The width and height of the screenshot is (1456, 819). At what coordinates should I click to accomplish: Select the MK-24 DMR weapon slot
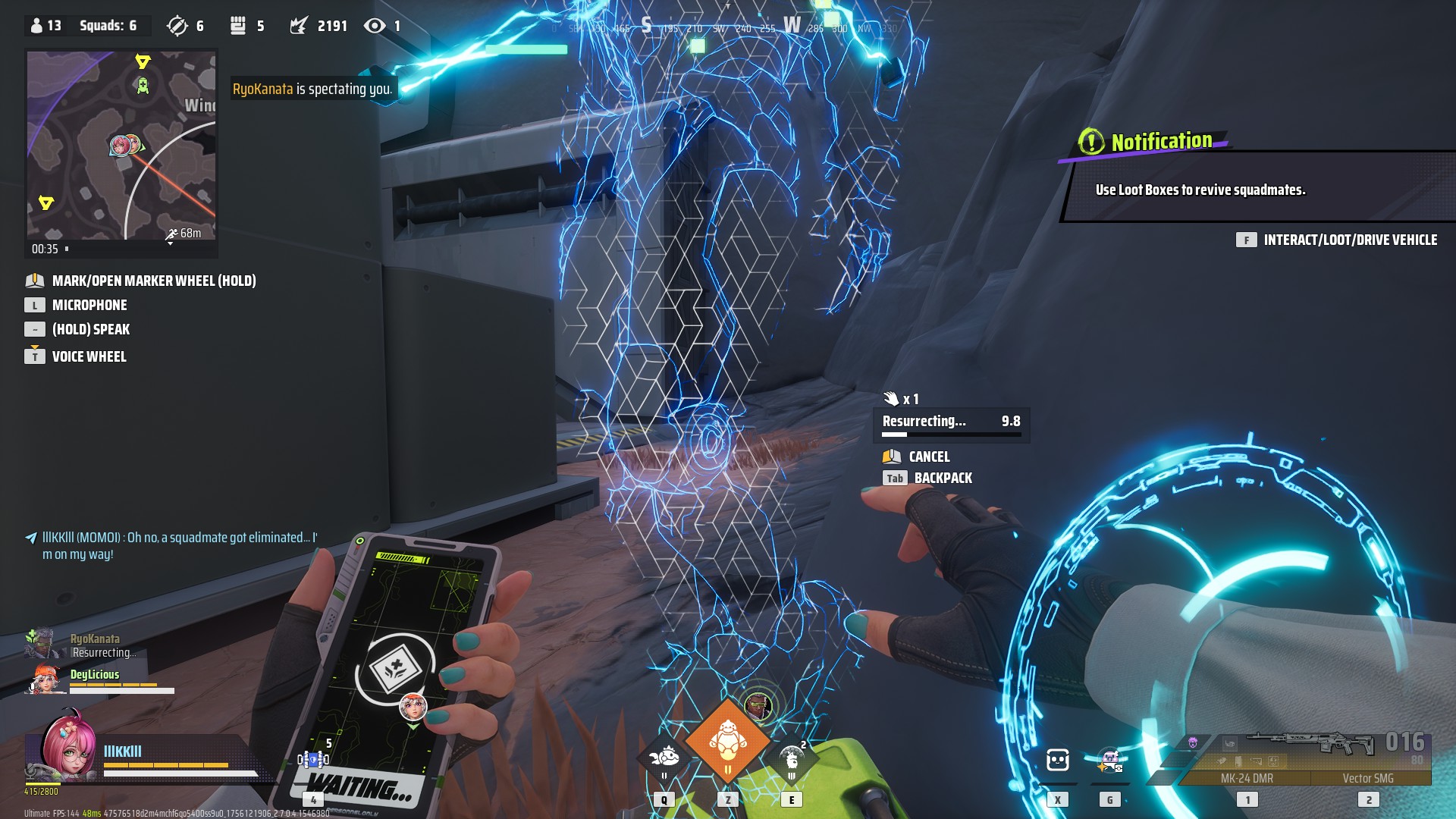(1247, 777)
